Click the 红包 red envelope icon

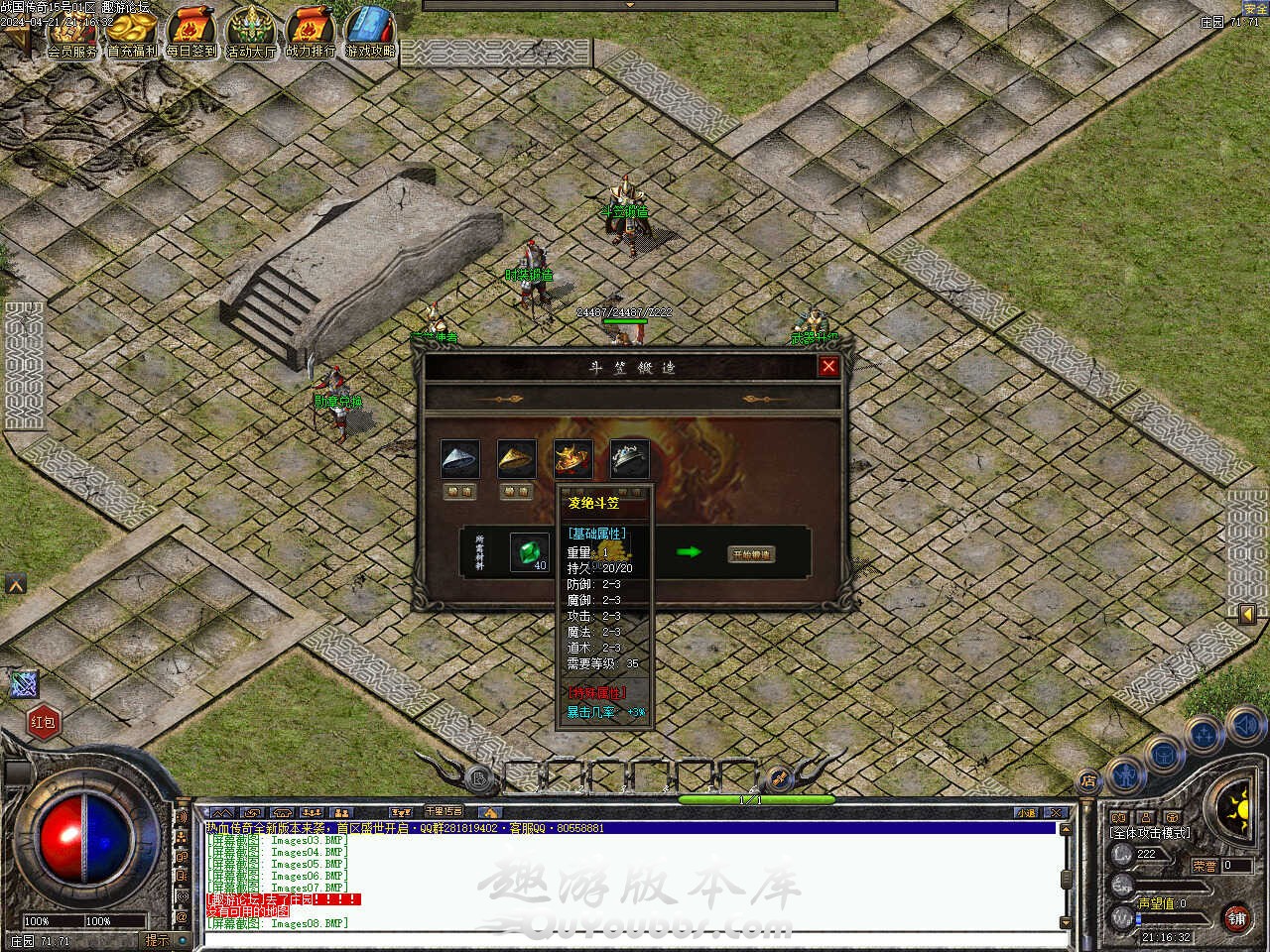[43, 722]
